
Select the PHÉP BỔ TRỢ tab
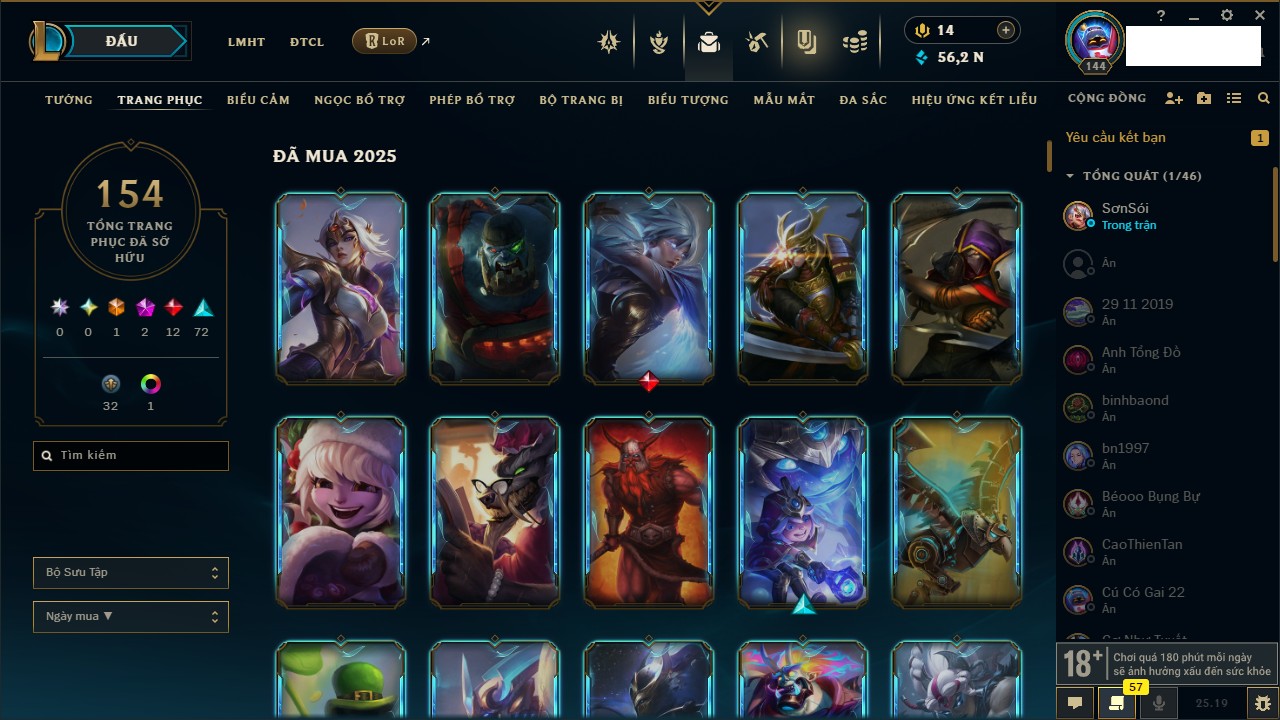tap(472, 100)
